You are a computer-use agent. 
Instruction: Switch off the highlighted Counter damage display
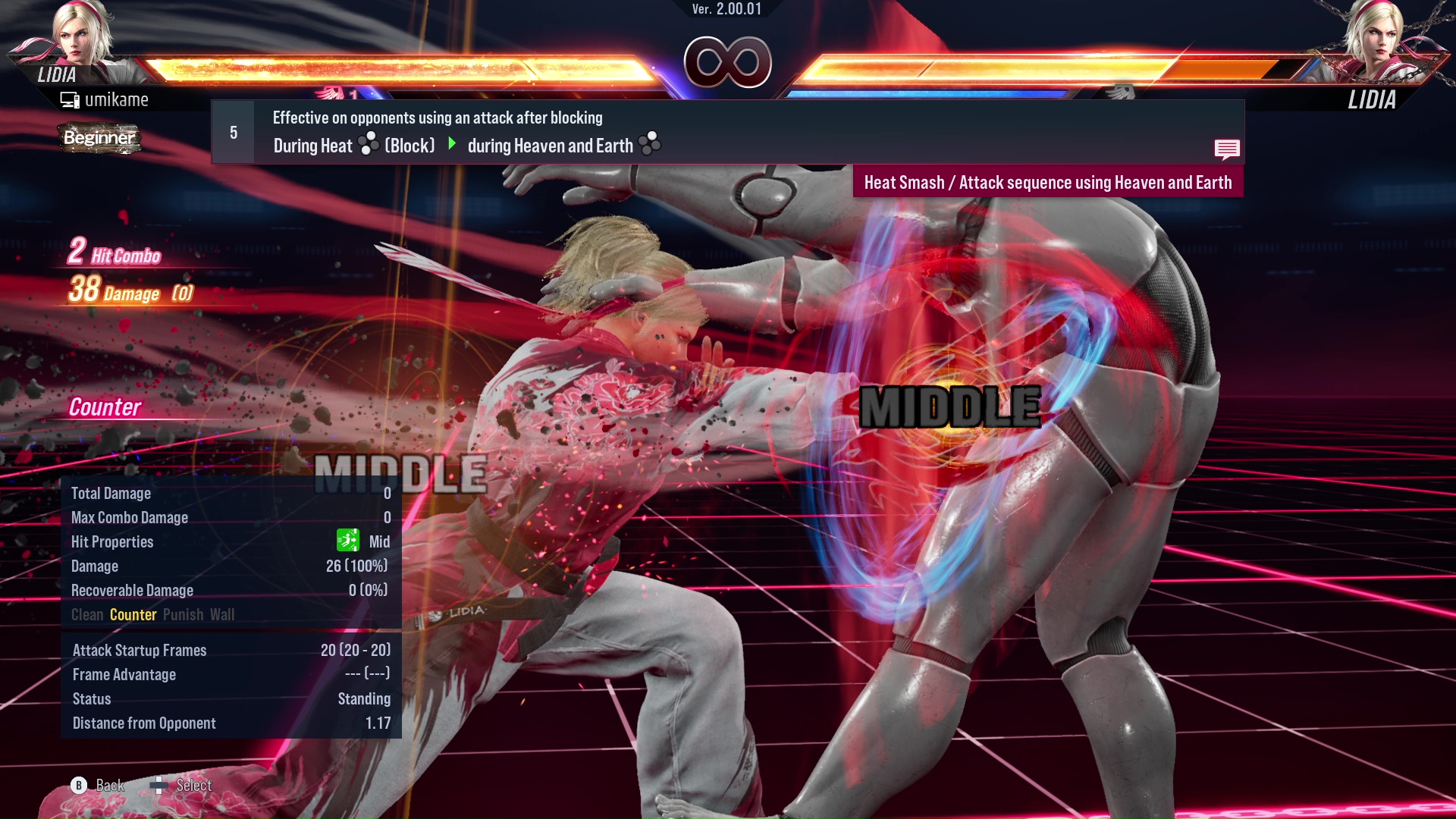(x=133, y=614)
